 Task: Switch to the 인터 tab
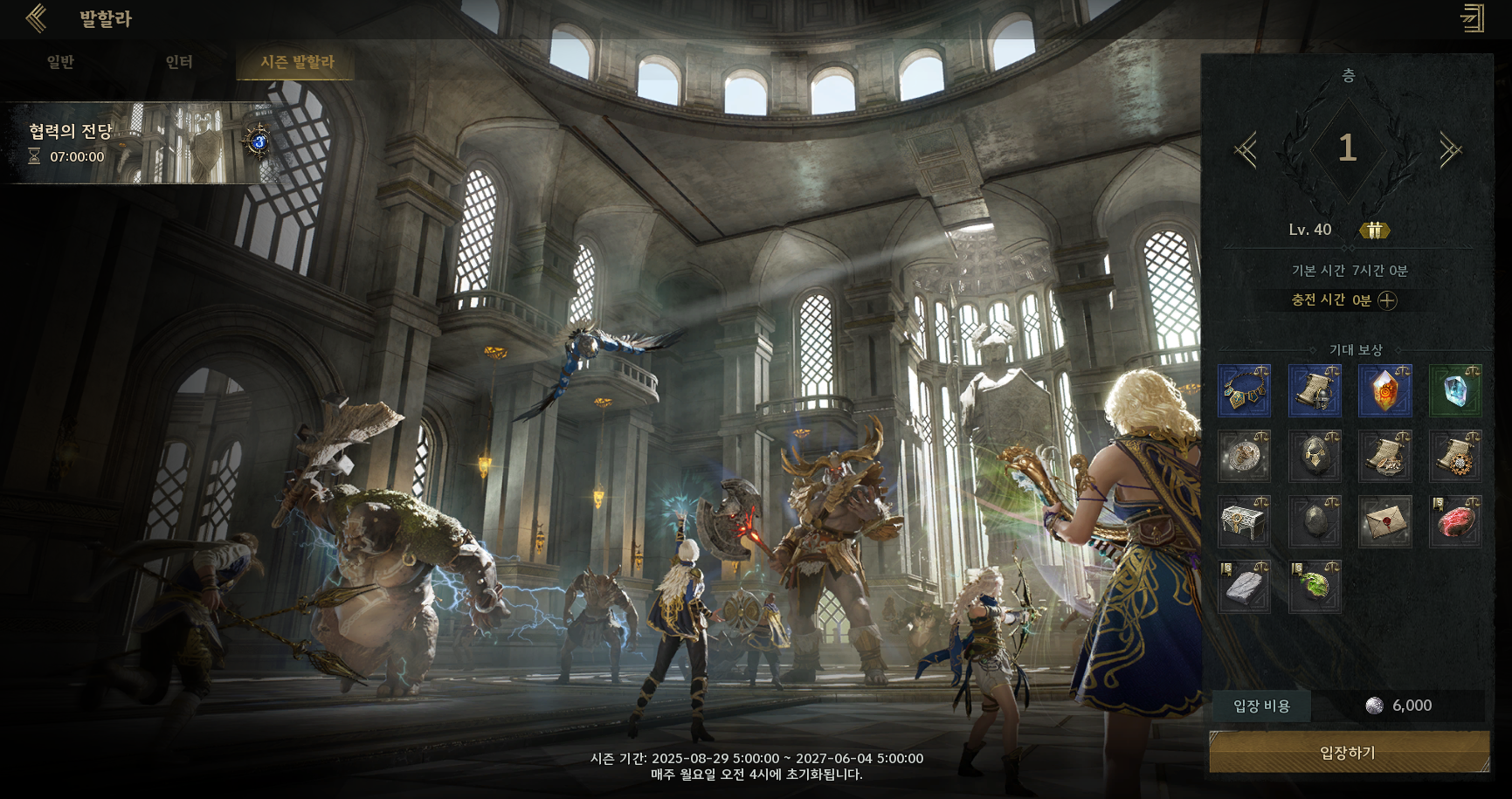coord(179,62)
